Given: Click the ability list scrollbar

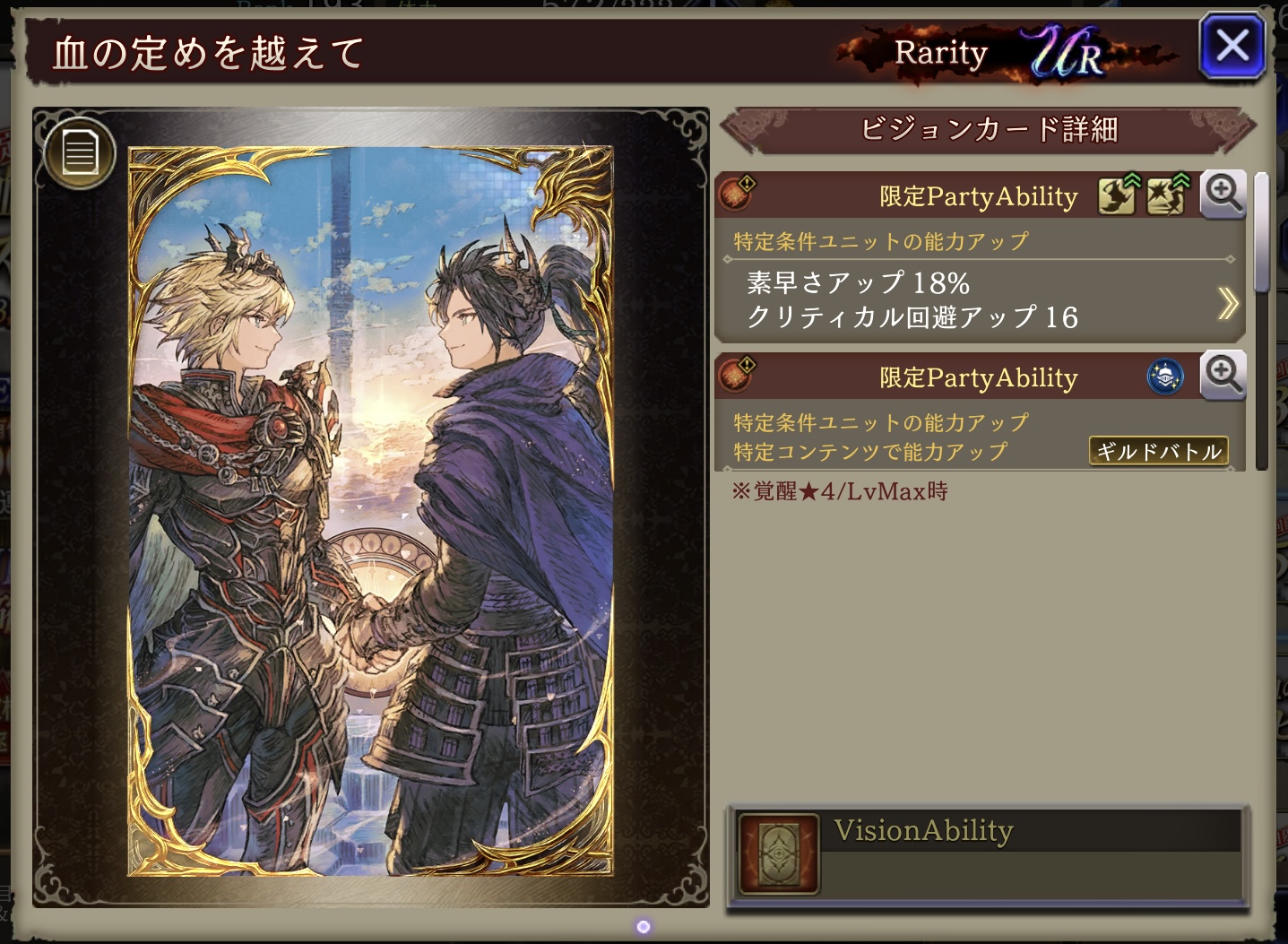Looking at the screenshot, I should (1261, 235).
